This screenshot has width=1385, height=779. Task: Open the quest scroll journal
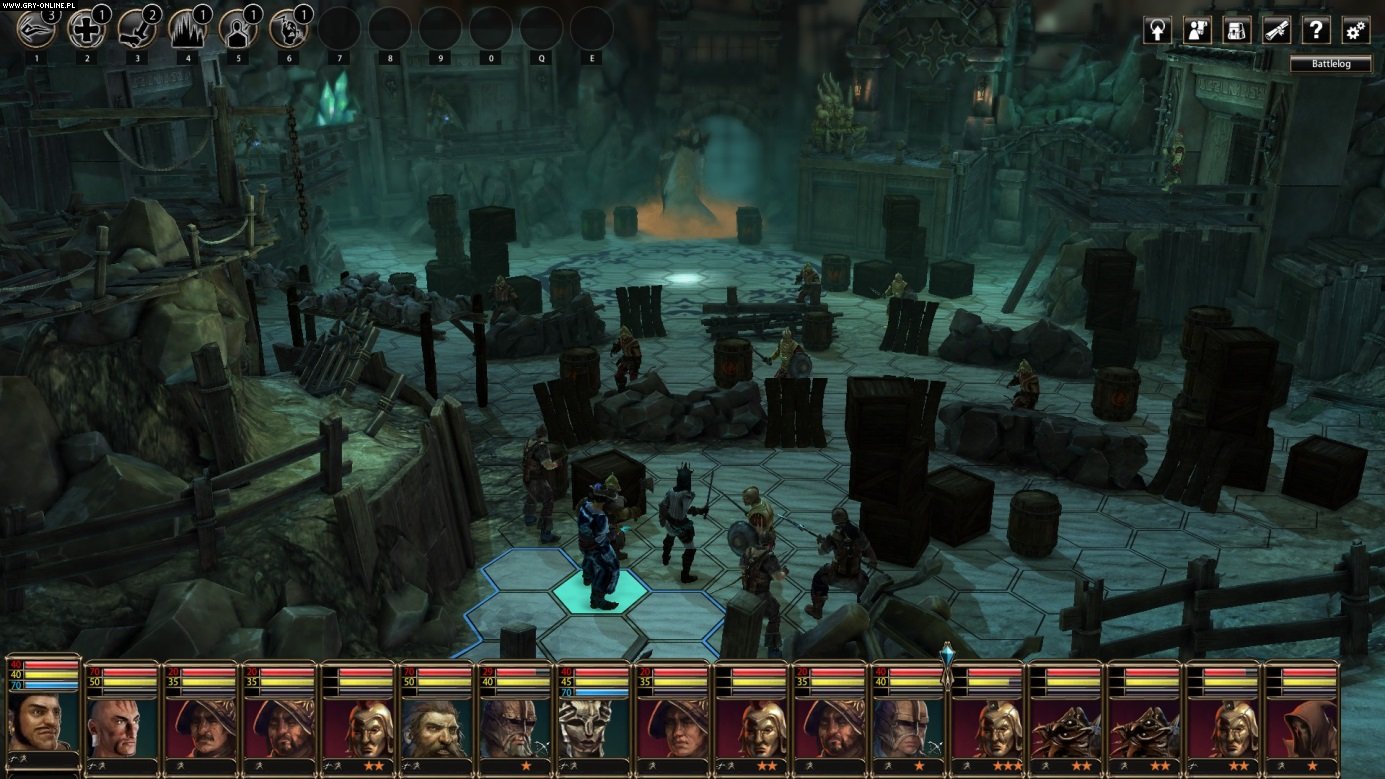(x=1276, y=30)
